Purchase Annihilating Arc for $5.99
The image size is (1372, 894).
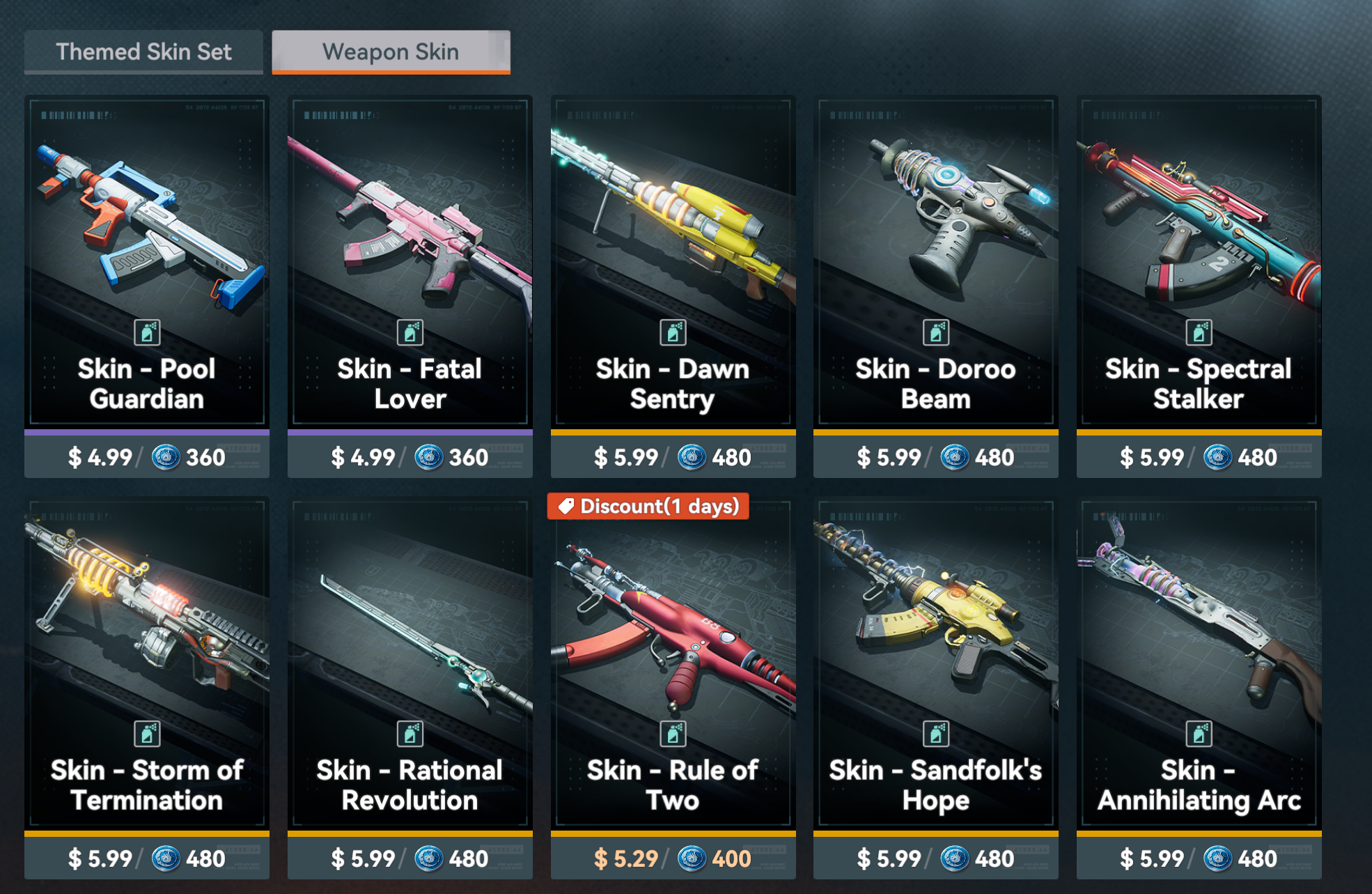[1199, 858]
